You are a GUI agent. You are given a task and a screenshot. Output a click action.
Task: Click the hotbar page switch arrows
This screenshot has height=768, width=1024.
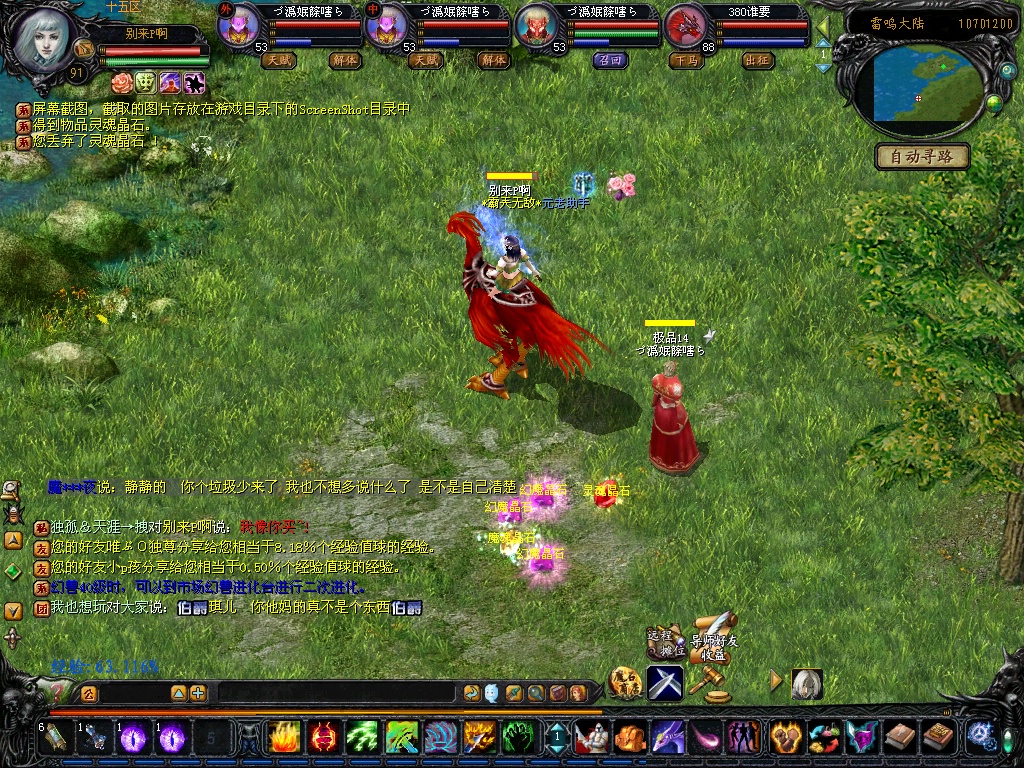(x=557, y=738)
